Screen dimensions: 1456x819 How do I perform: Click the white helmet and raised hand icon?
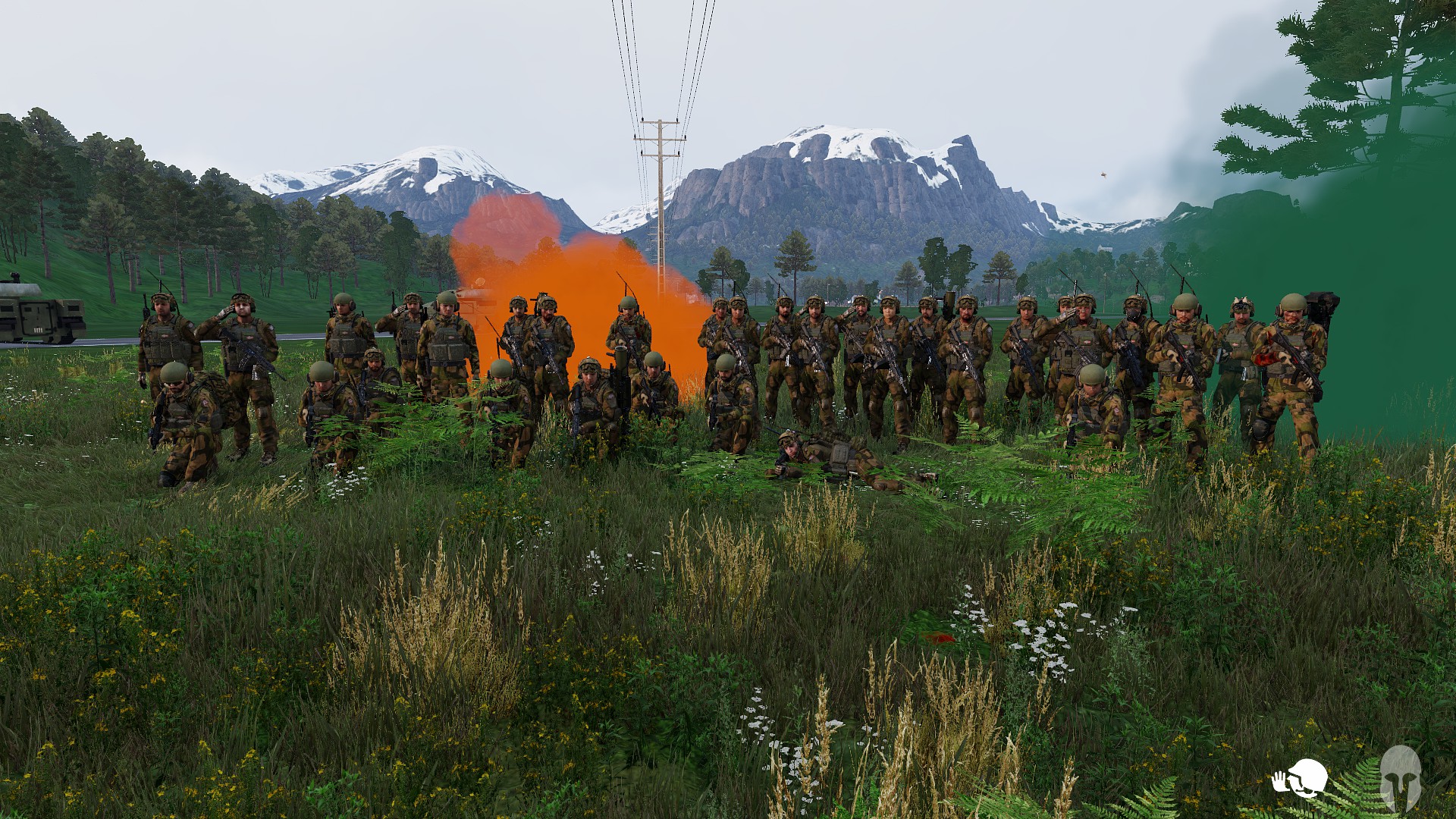(1300, 778)
